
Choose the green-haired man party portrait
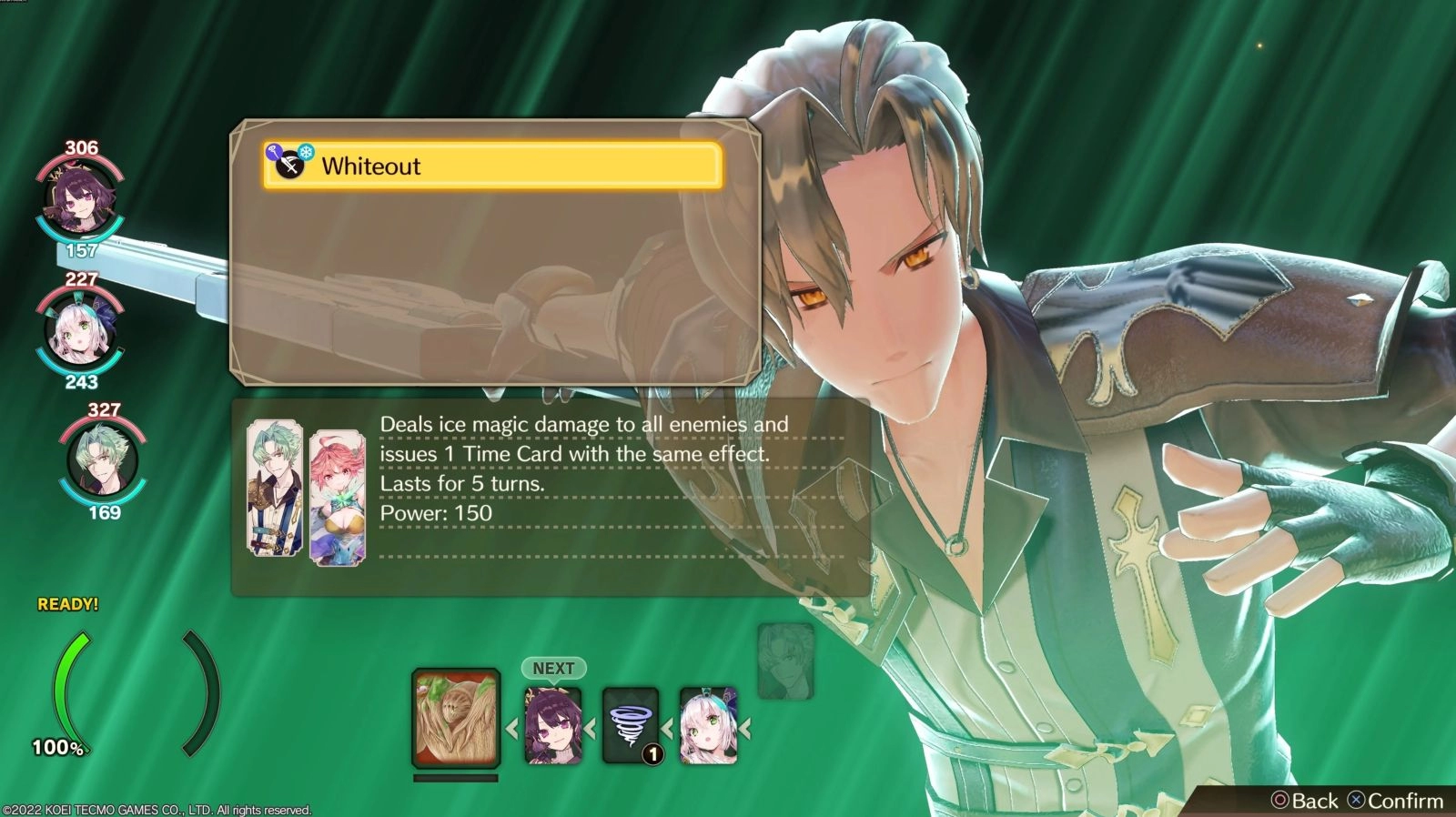click(x=103, y=460)
